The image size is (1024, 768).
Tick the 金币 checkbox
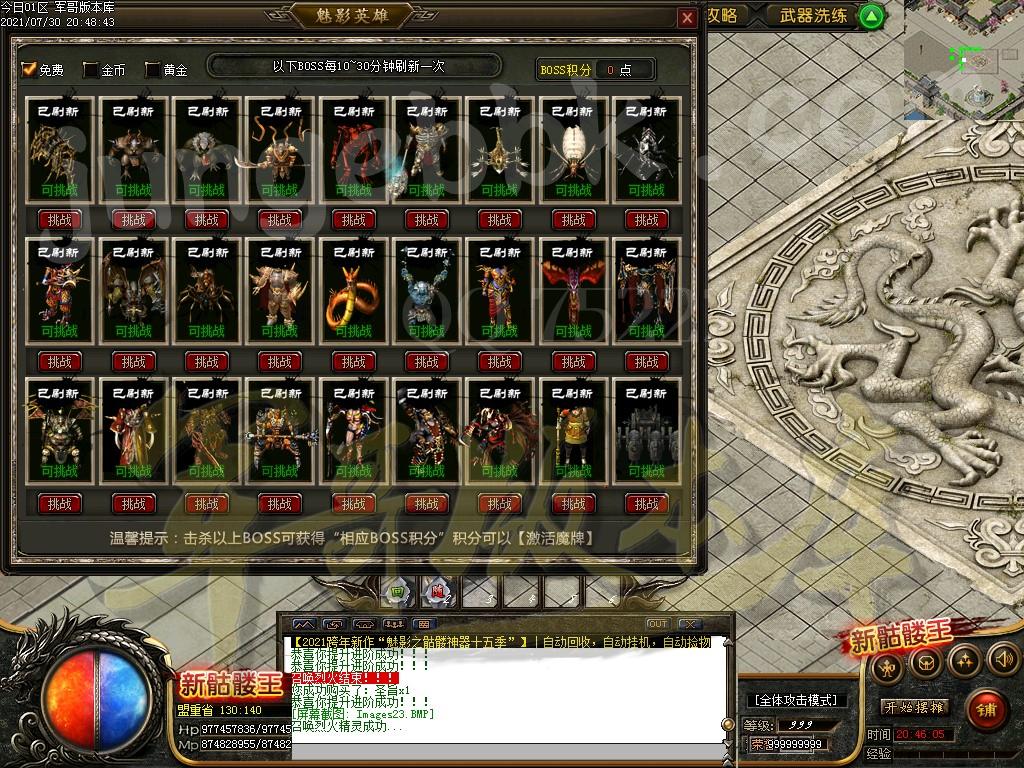(x=91, y=70)
